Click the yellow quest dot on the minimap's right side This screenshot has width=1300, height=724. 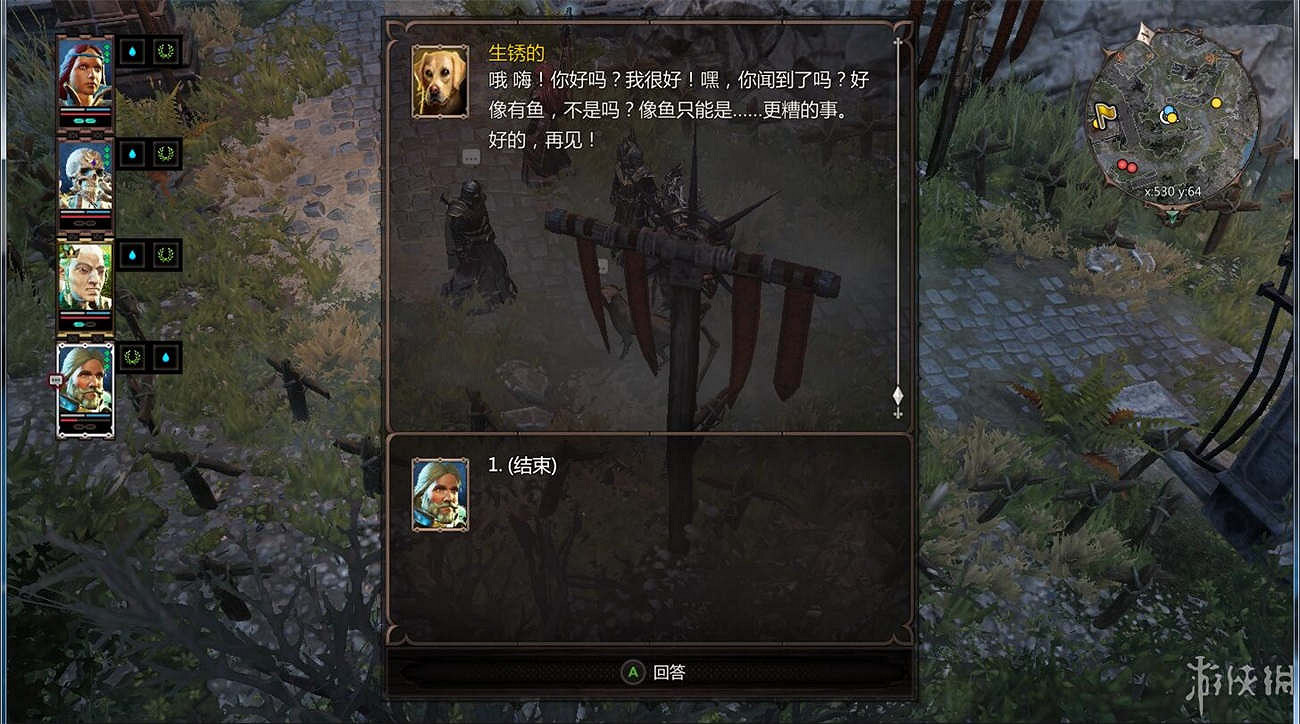point(1216,102)
